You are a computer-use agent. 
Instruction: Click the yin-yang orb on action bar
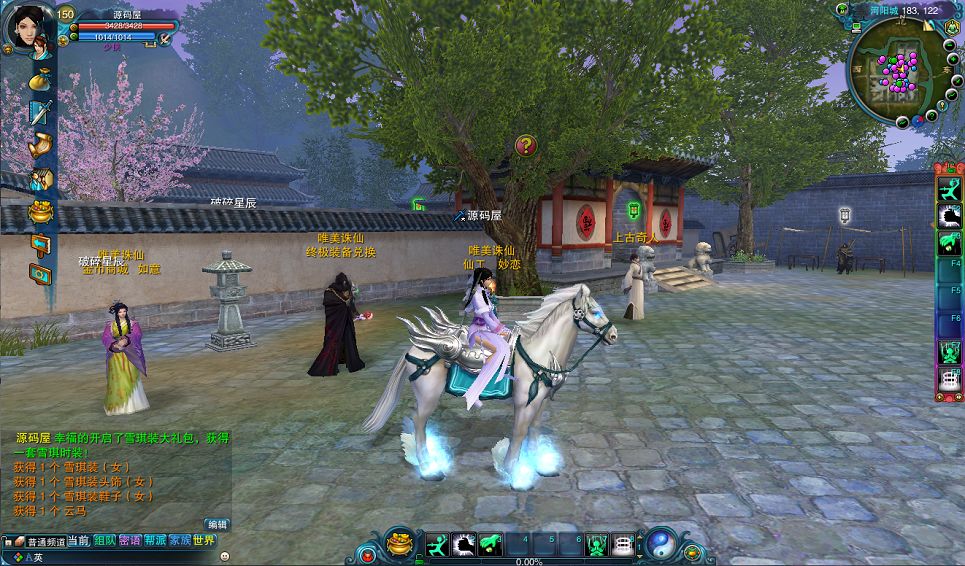tap(660, 544)
